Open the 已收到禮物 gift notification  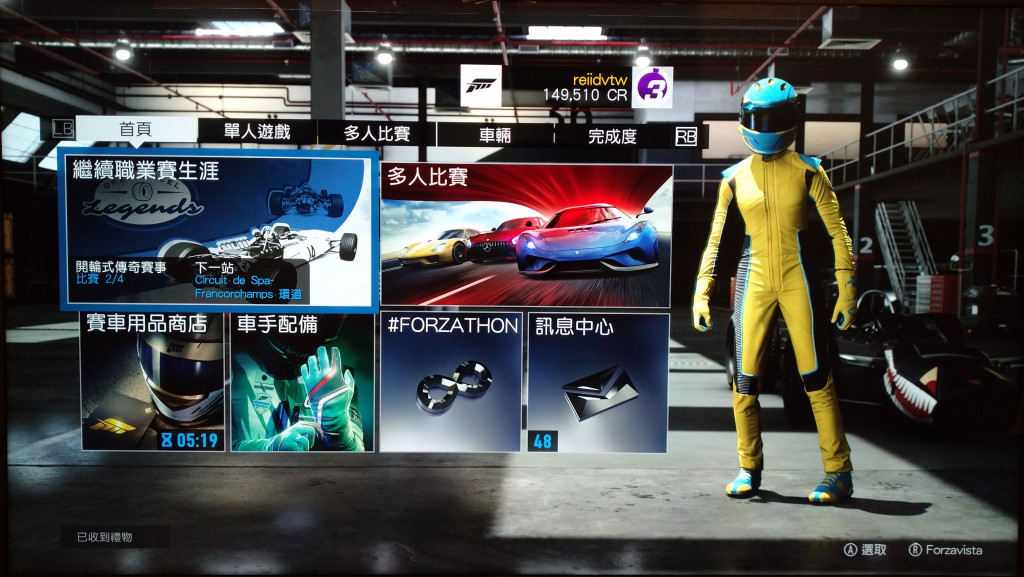[106, 538]
